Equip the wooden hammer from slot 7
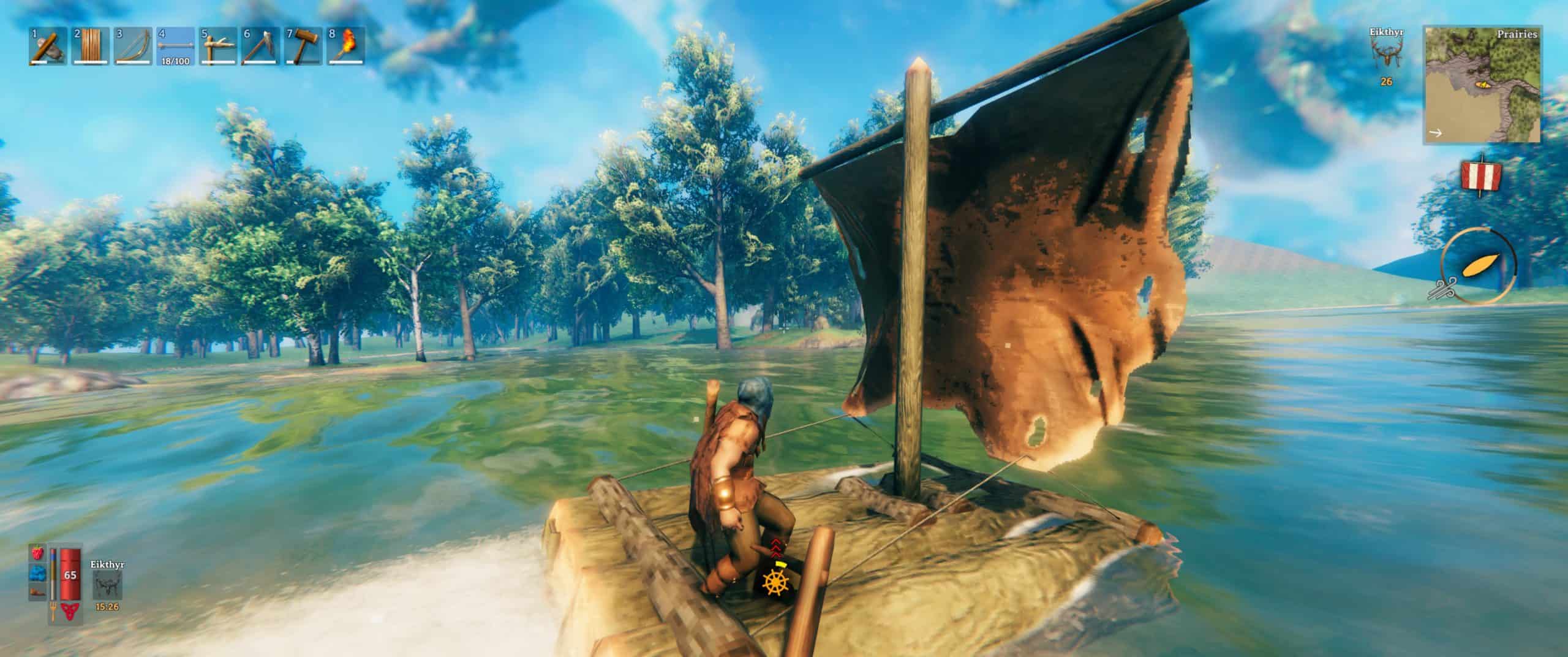The width and height of the screenshot is (1568, 657). point(304,46)
